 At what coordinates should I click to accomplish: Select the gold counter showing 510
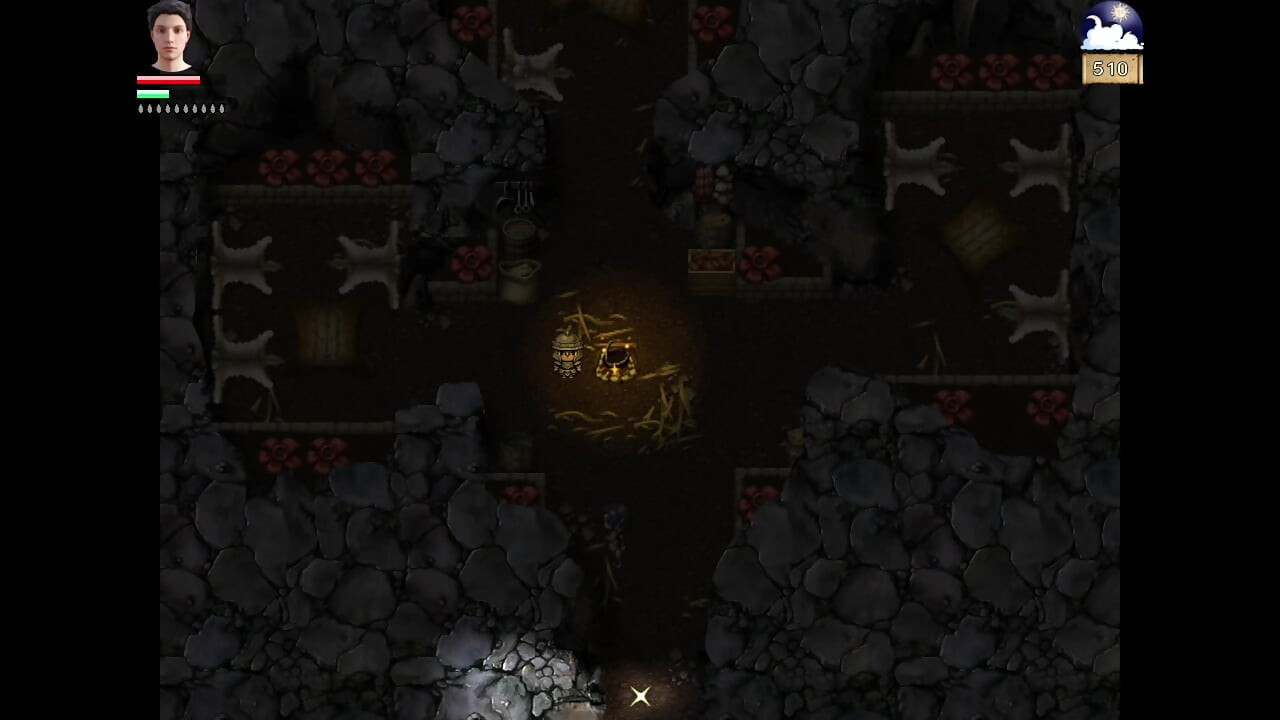click(x=1112, y=69)
